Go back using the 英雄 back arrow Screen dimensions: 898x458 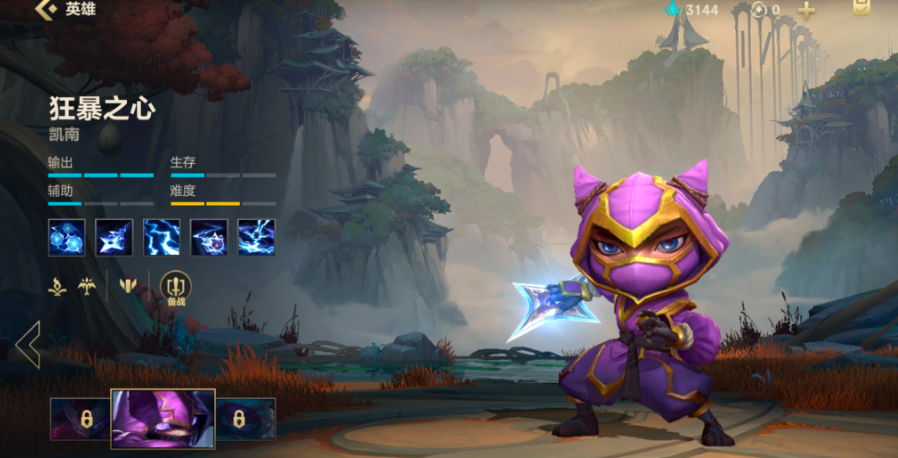tap(45, 10)
